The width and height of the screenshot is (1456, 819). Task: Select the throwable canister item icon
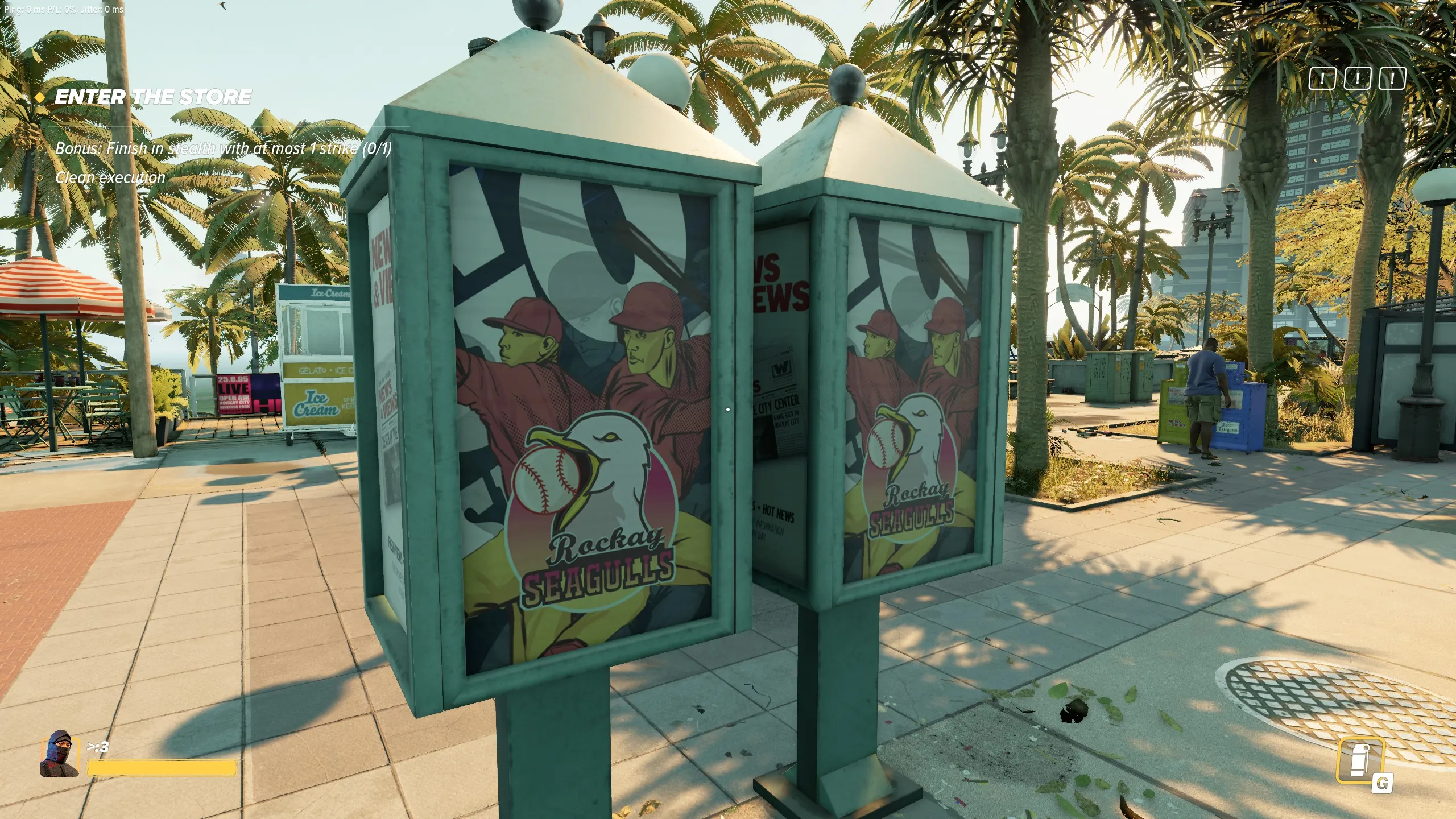(1359, 760)
